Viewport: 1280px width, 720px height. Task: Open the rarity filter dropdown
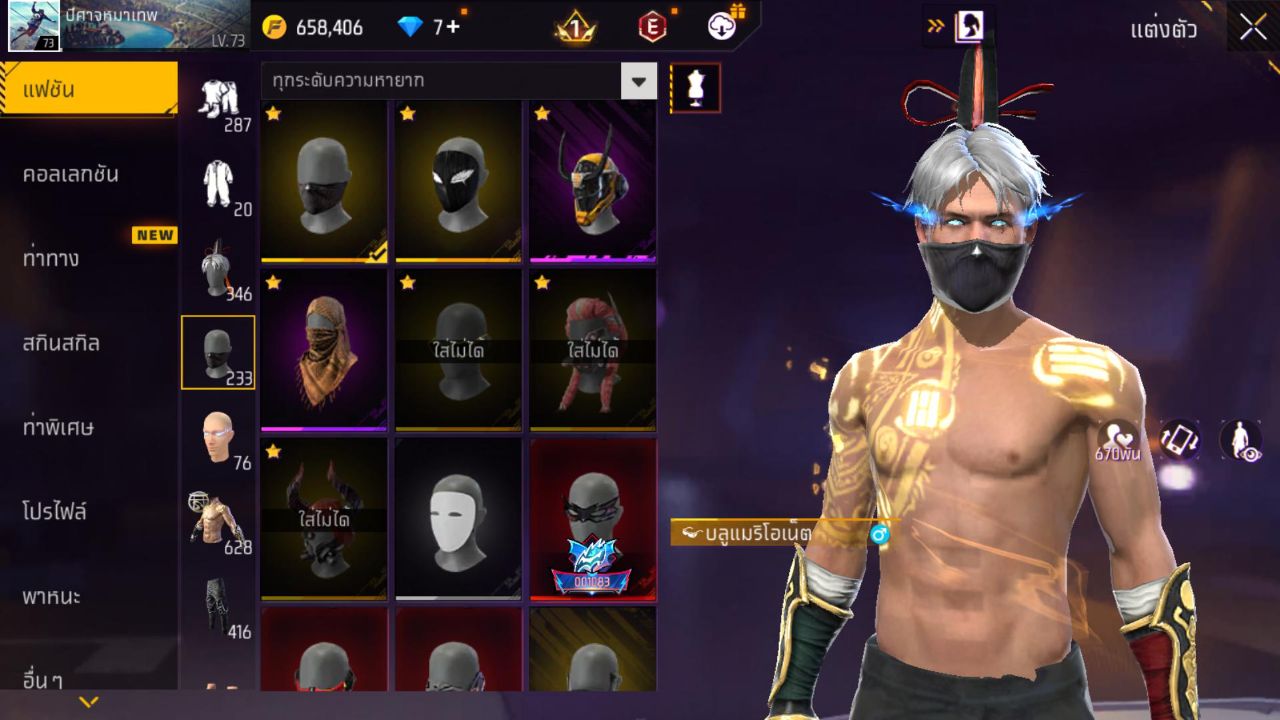click(x=638, y=81)
